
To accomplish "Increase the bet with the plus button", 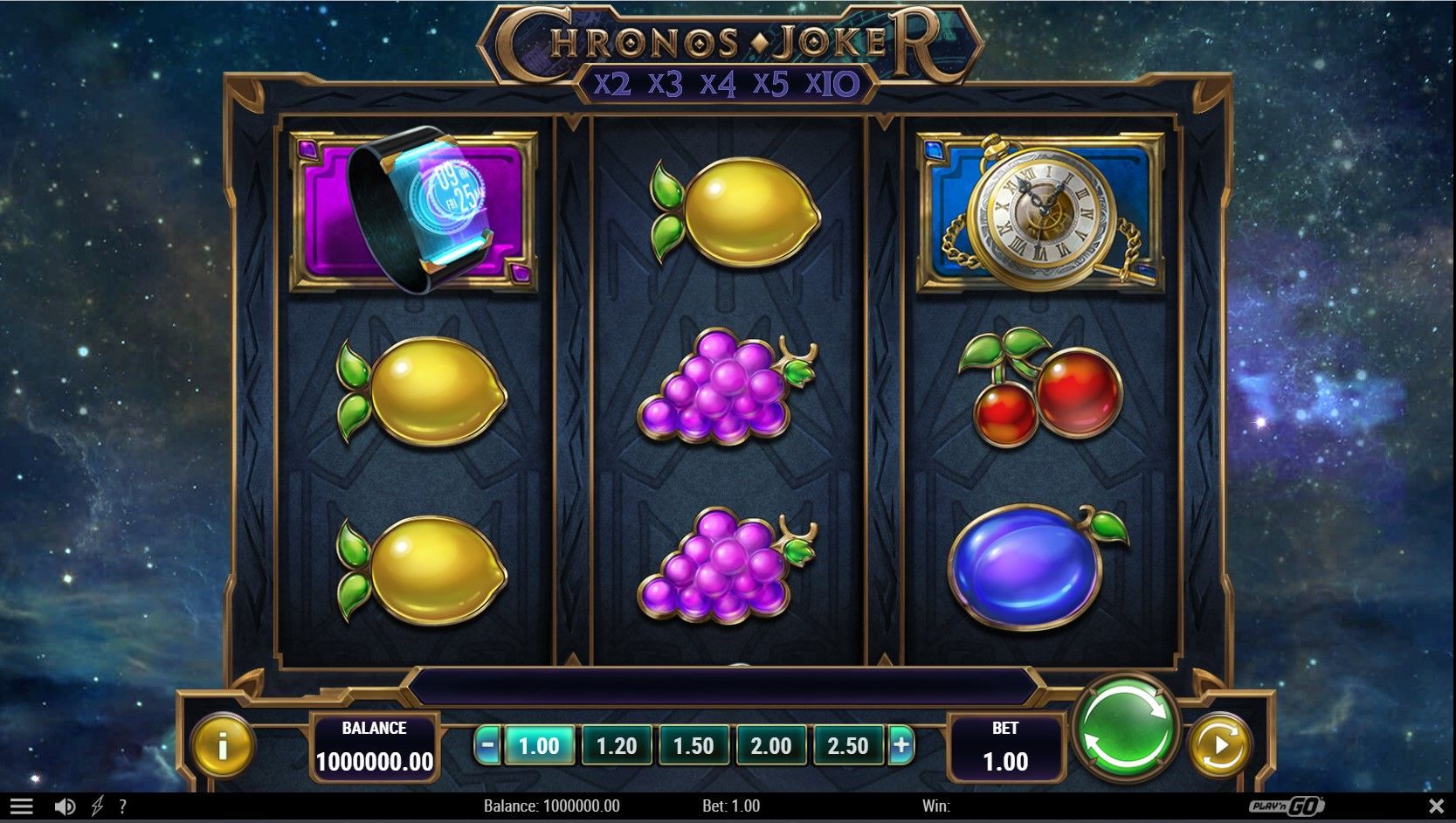I will [901, 745].
